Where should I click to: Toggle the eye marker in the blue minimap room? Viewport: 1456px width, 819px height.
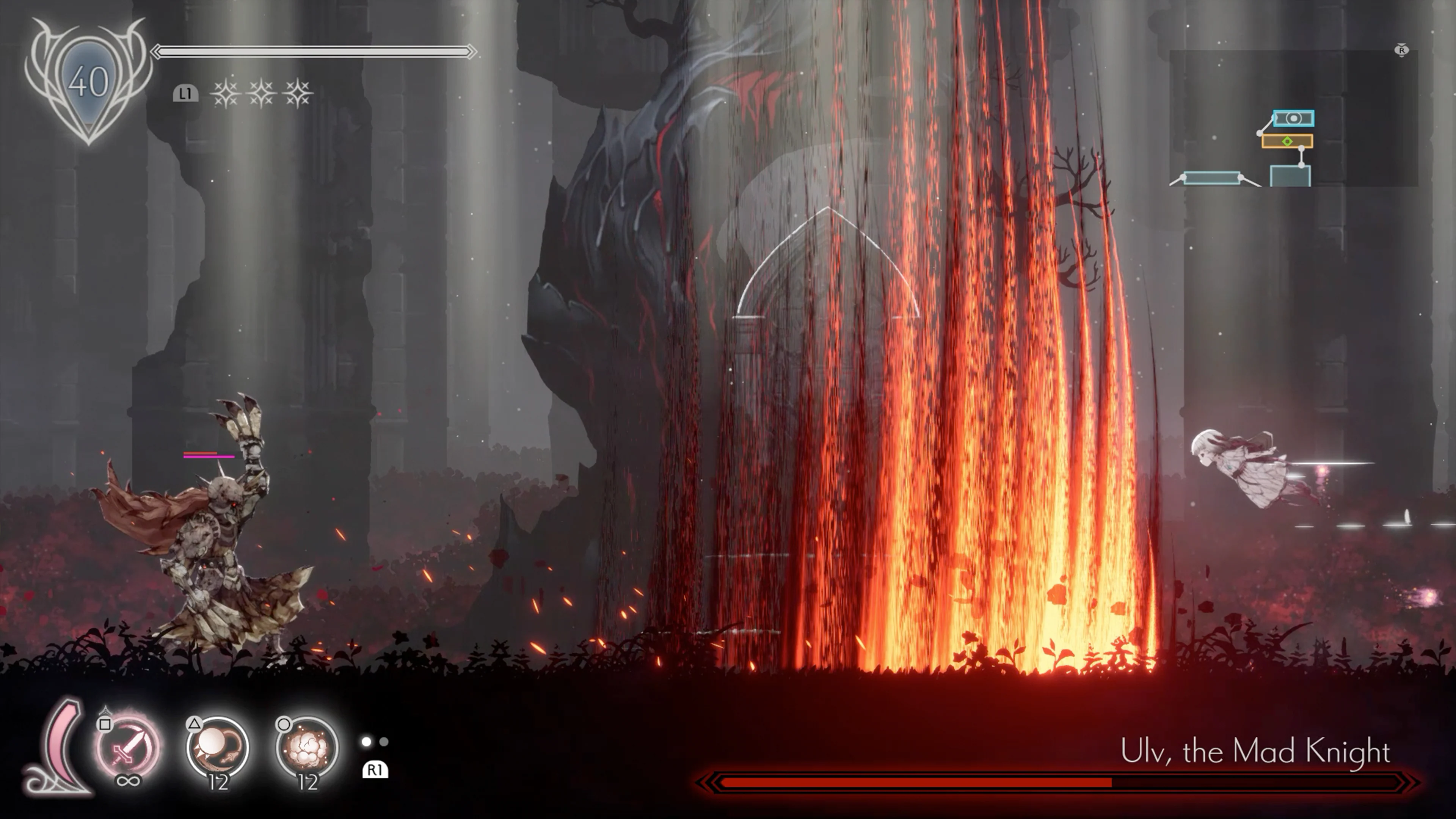click(1294, 118)
